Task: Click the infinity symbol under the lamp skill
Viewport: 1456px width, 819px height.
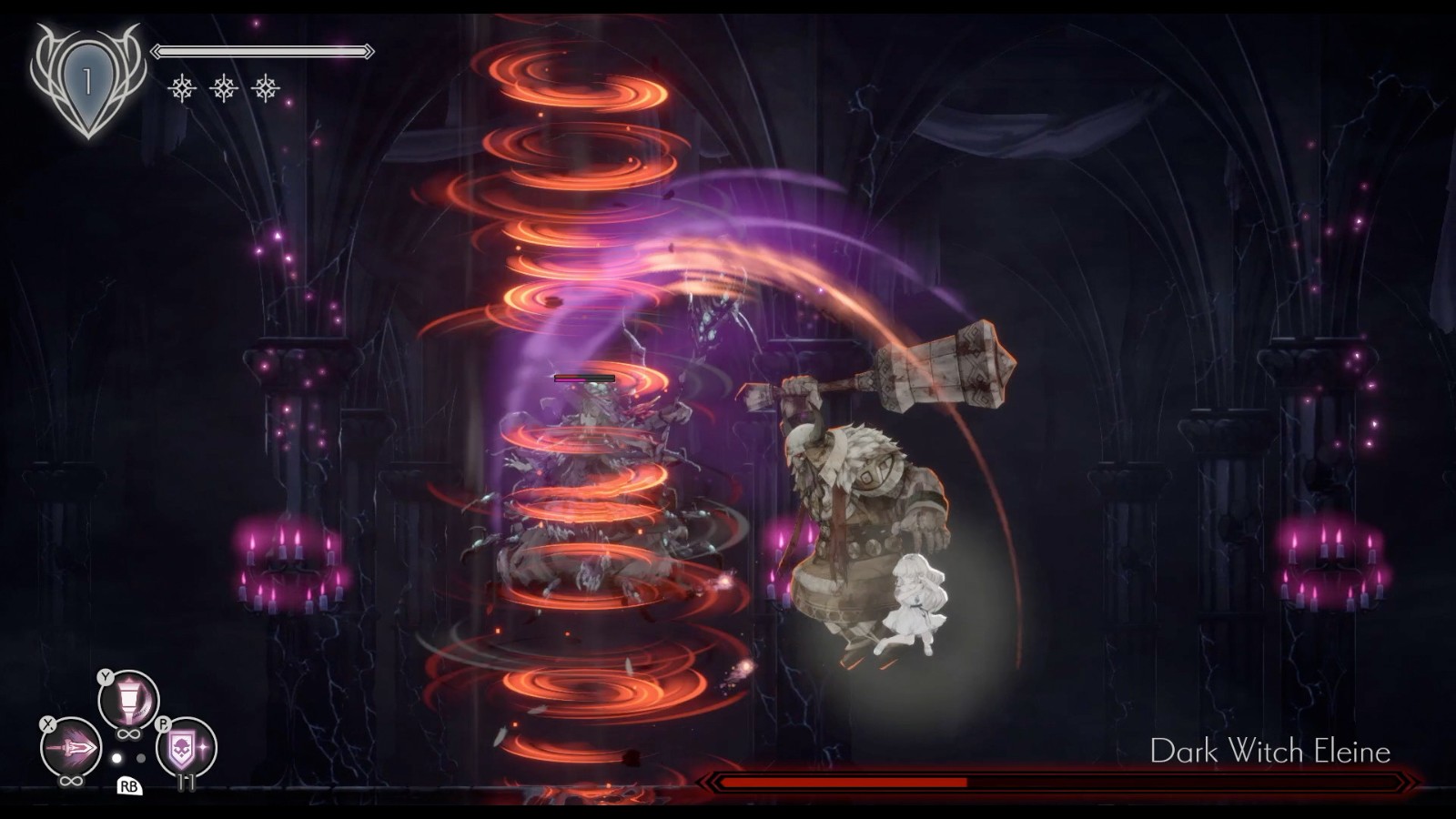Action: [x=127, y=733]
